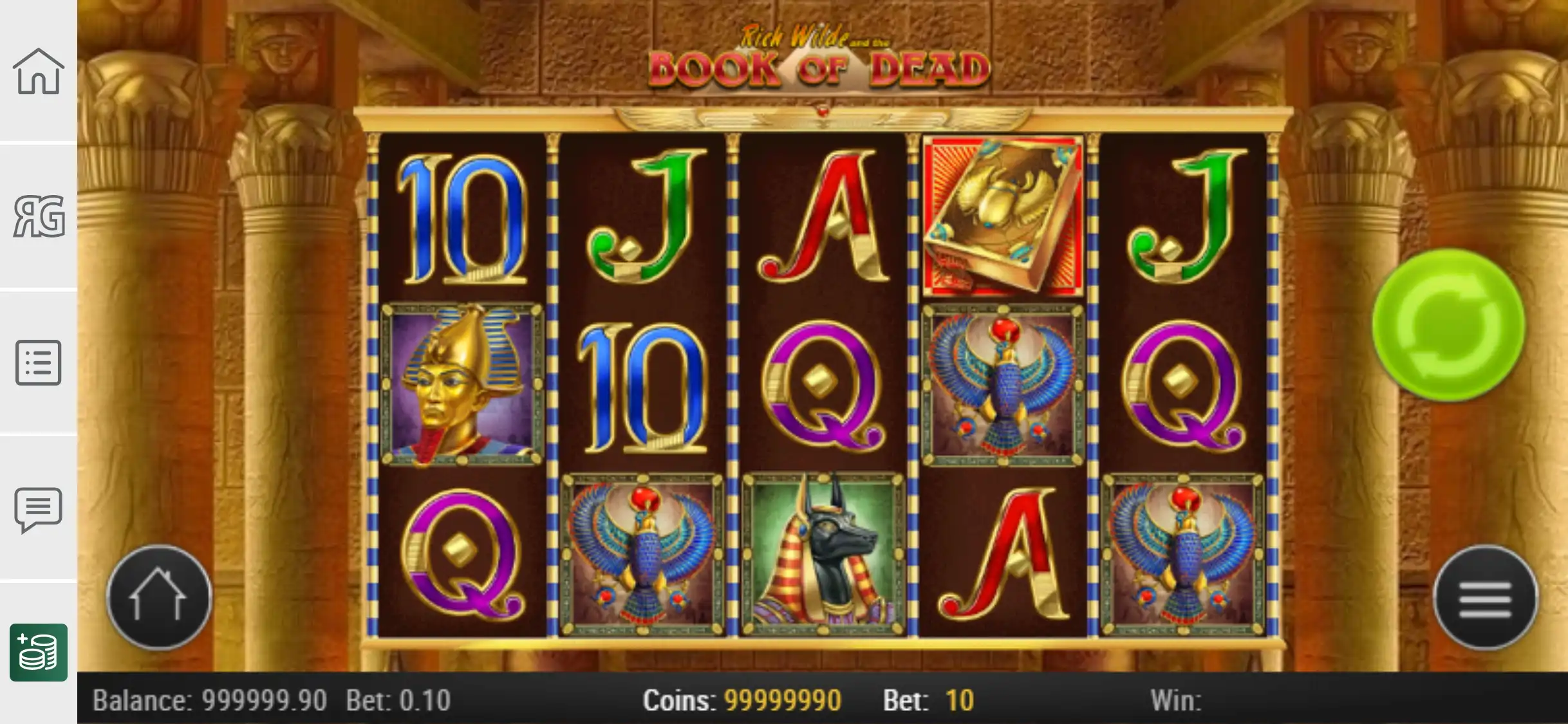The height and width of the screenshot is (724, 1568).
Task: Show the list icon in the sidebar
Action: [x=39, y=362]
